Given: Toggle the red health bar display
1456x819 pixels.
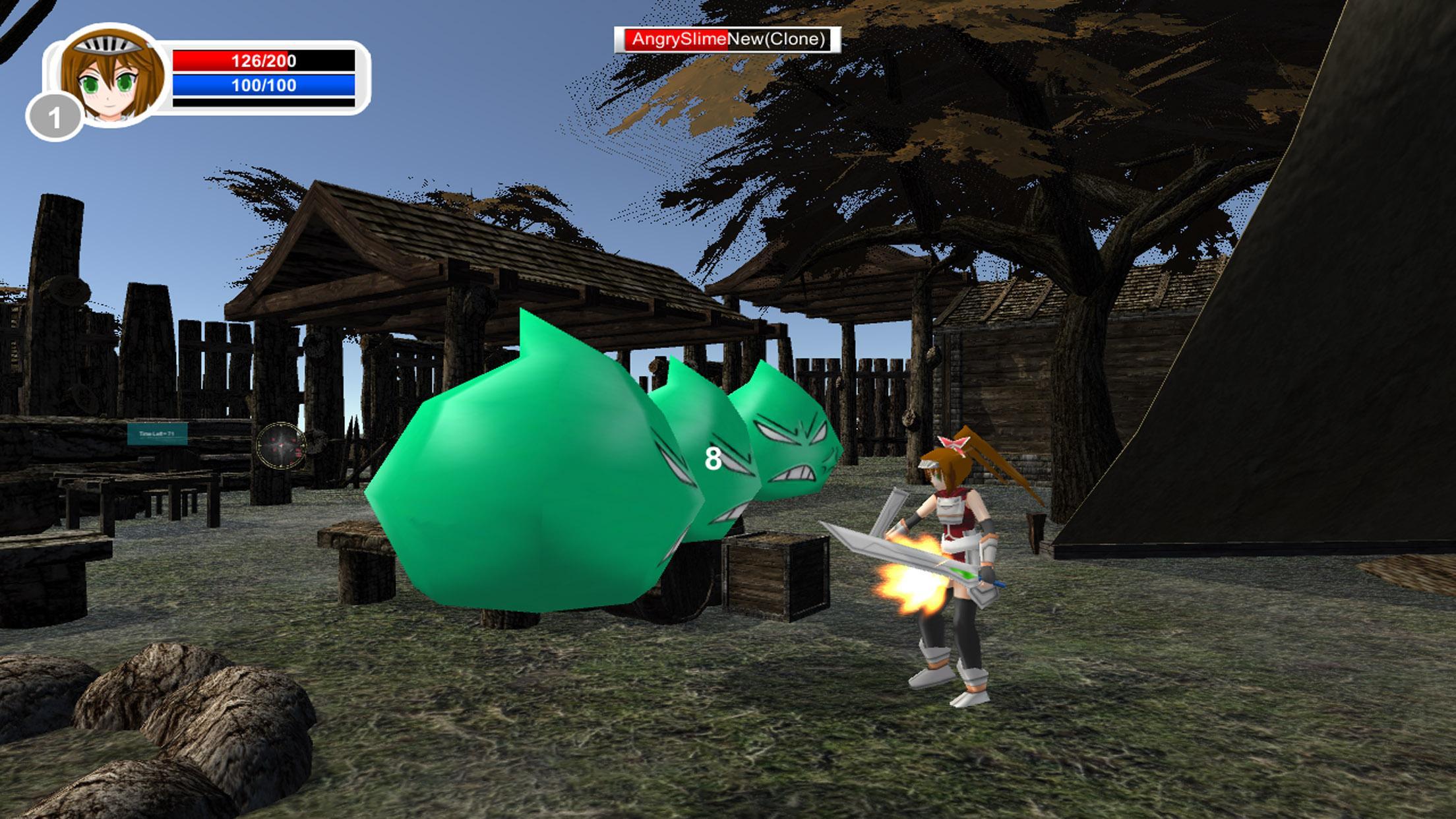Looking at the screenshot, I should [x=262, y=61].
